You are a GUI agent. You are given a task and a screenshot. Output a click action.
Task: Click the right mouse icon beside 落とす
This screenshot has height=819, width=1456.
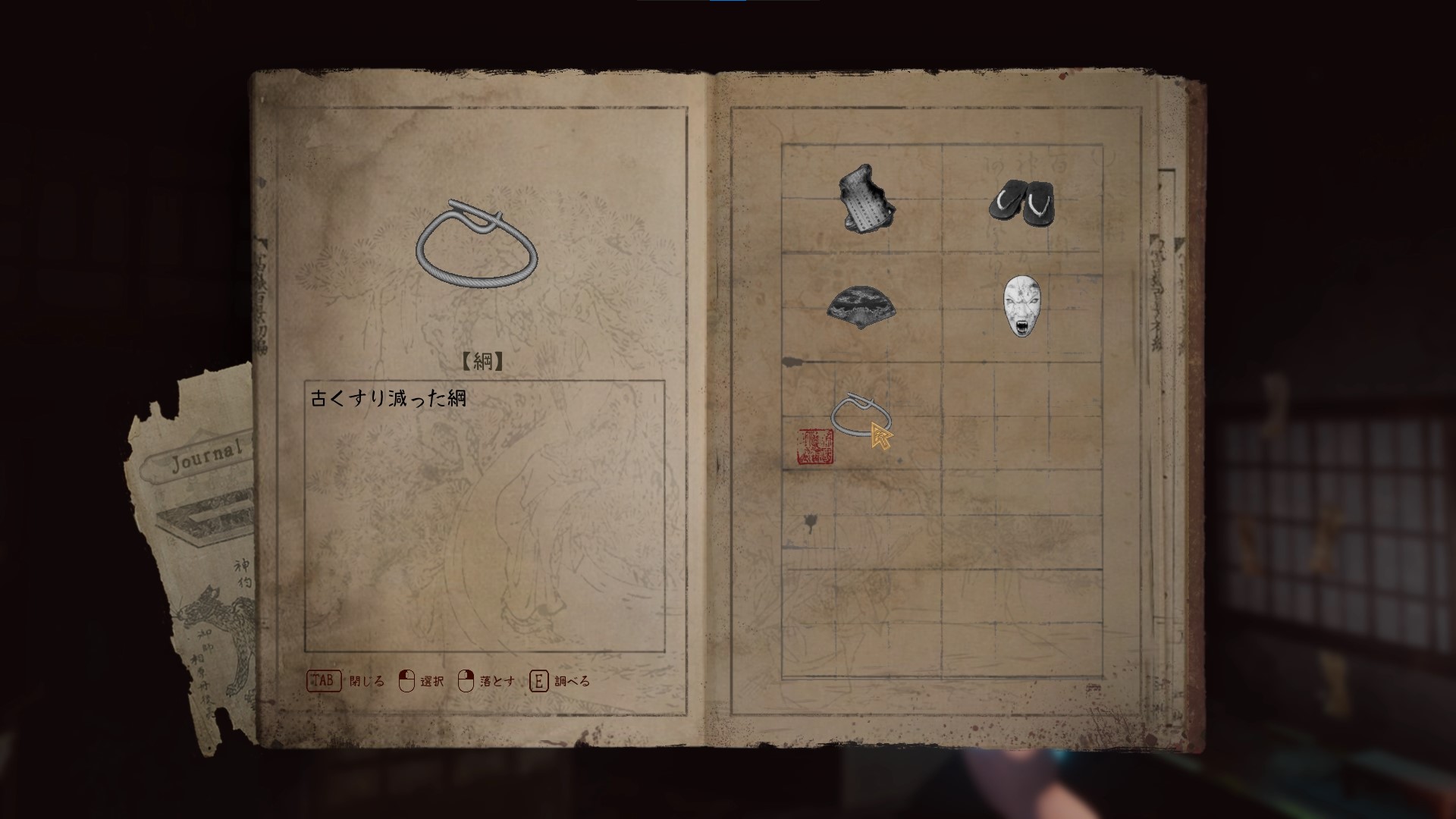coord(468,681)
